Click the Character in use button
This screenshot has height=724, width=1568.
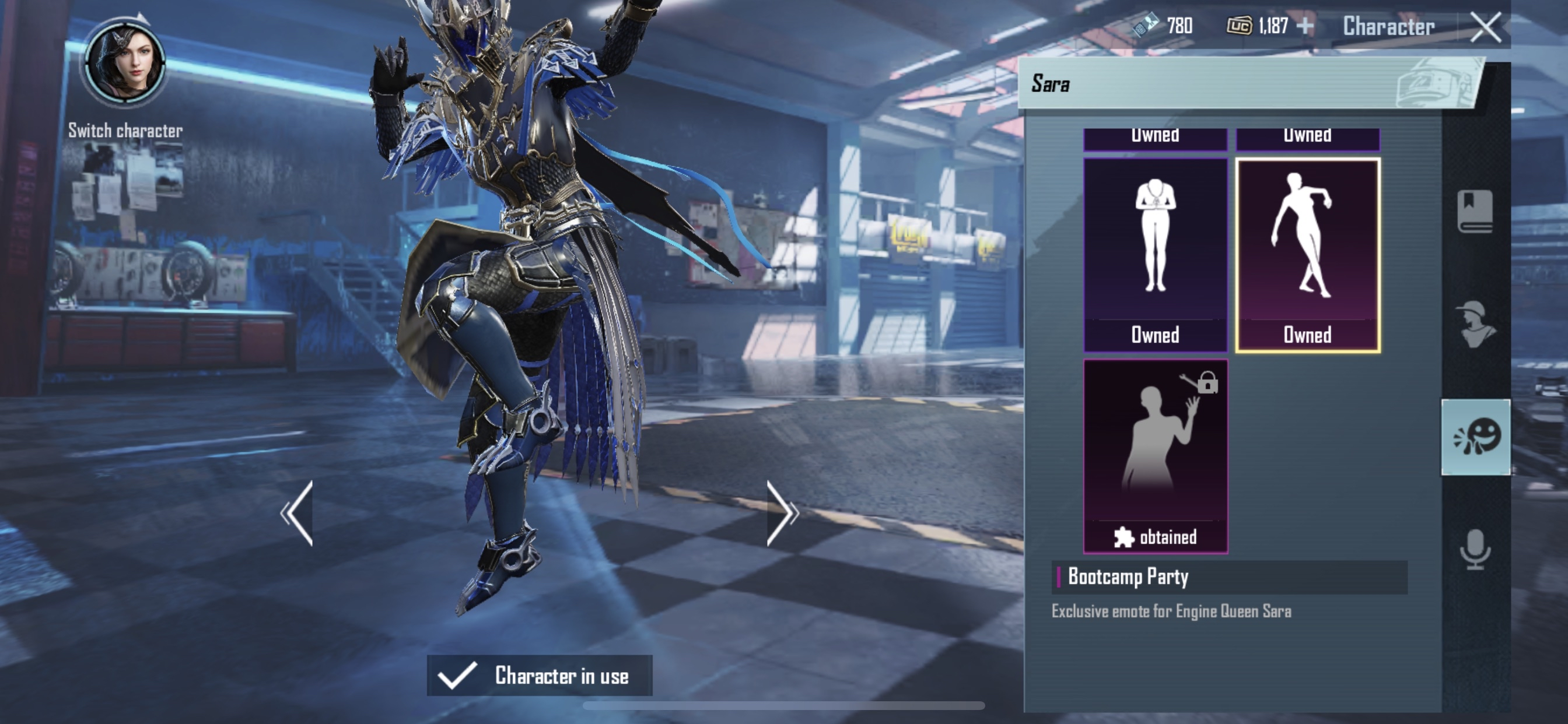(x=540, y=676)
